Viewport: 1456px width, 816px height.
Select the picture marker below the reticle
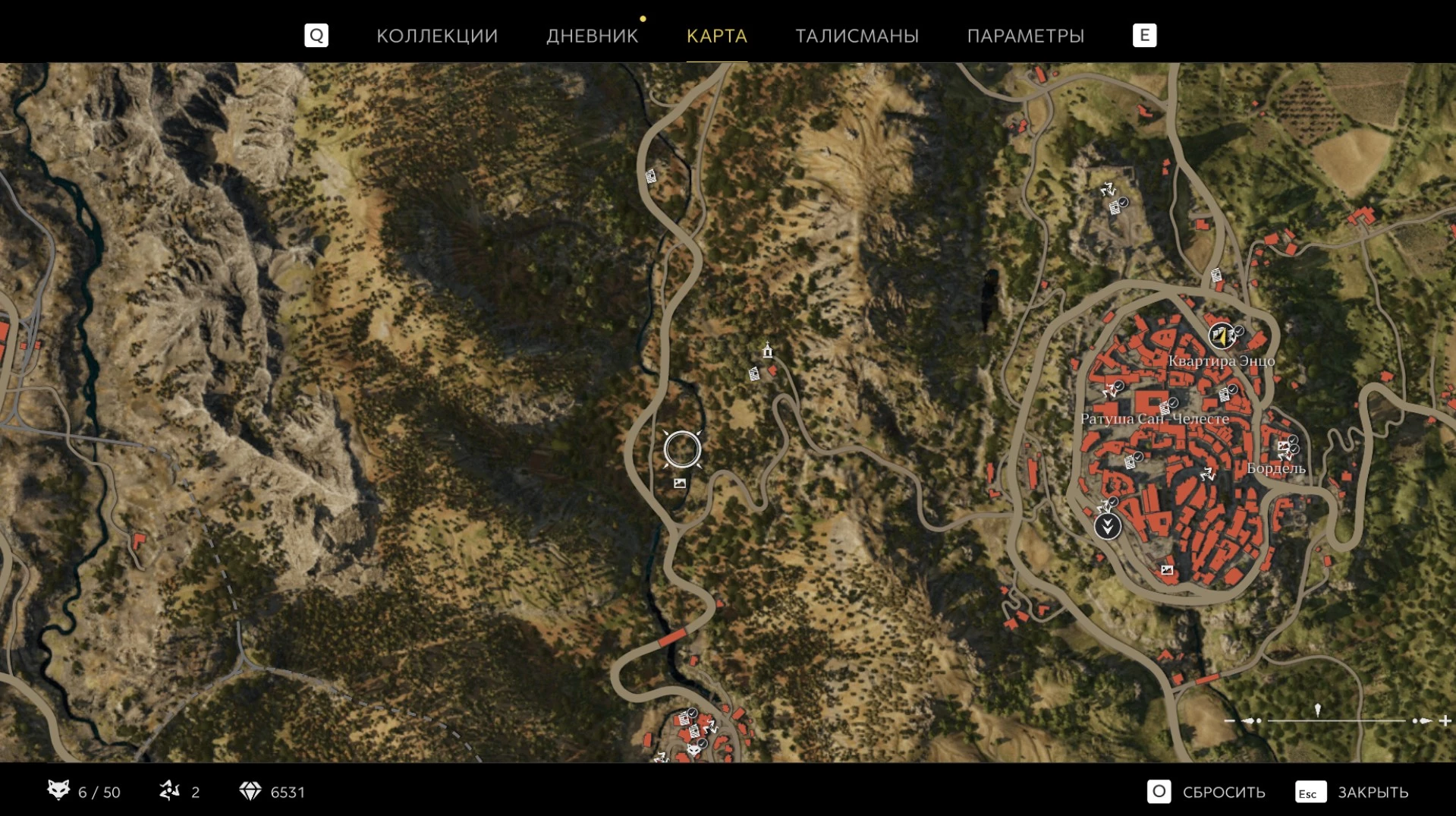(x=680, y=484)
